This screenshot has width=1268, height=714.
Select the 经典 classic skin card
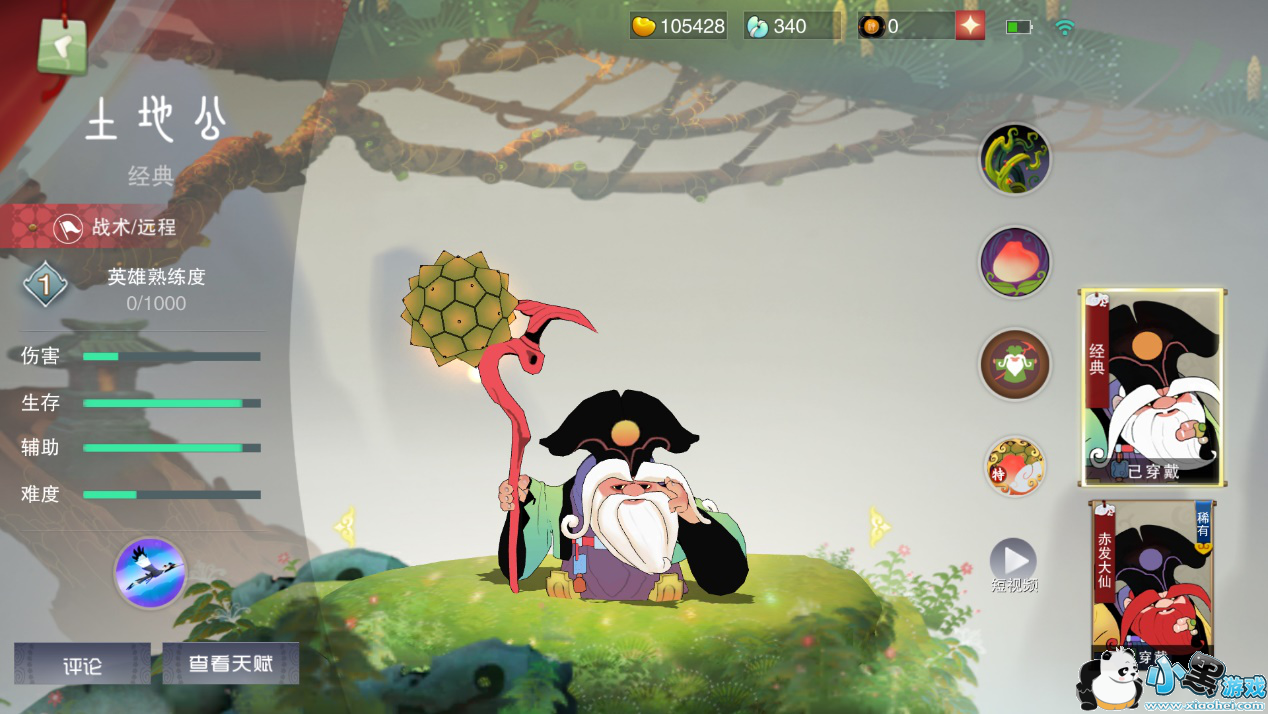(1153, 387)
